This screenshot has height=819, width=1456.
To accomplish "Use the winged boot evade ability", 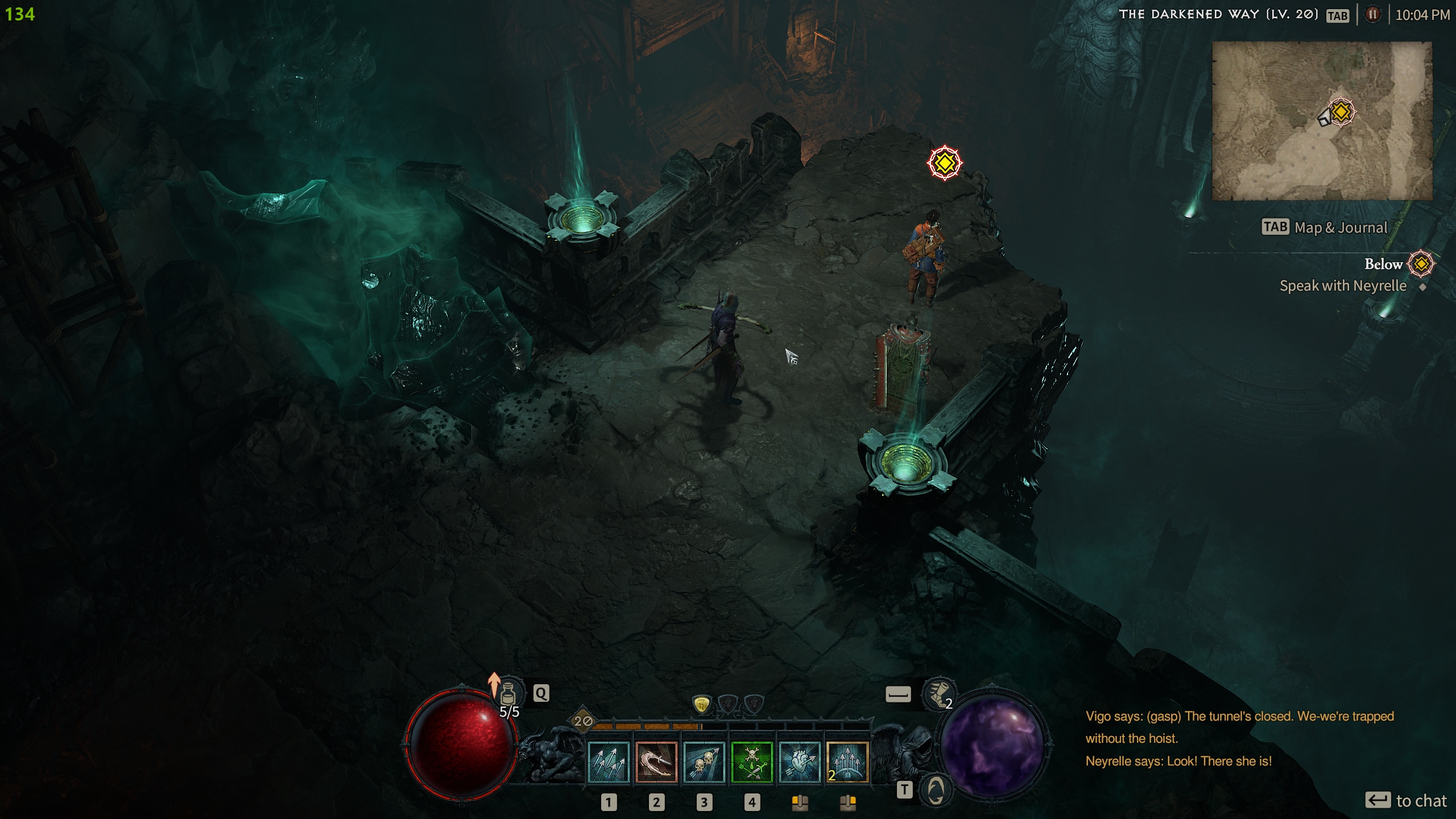I will point(937,694).
